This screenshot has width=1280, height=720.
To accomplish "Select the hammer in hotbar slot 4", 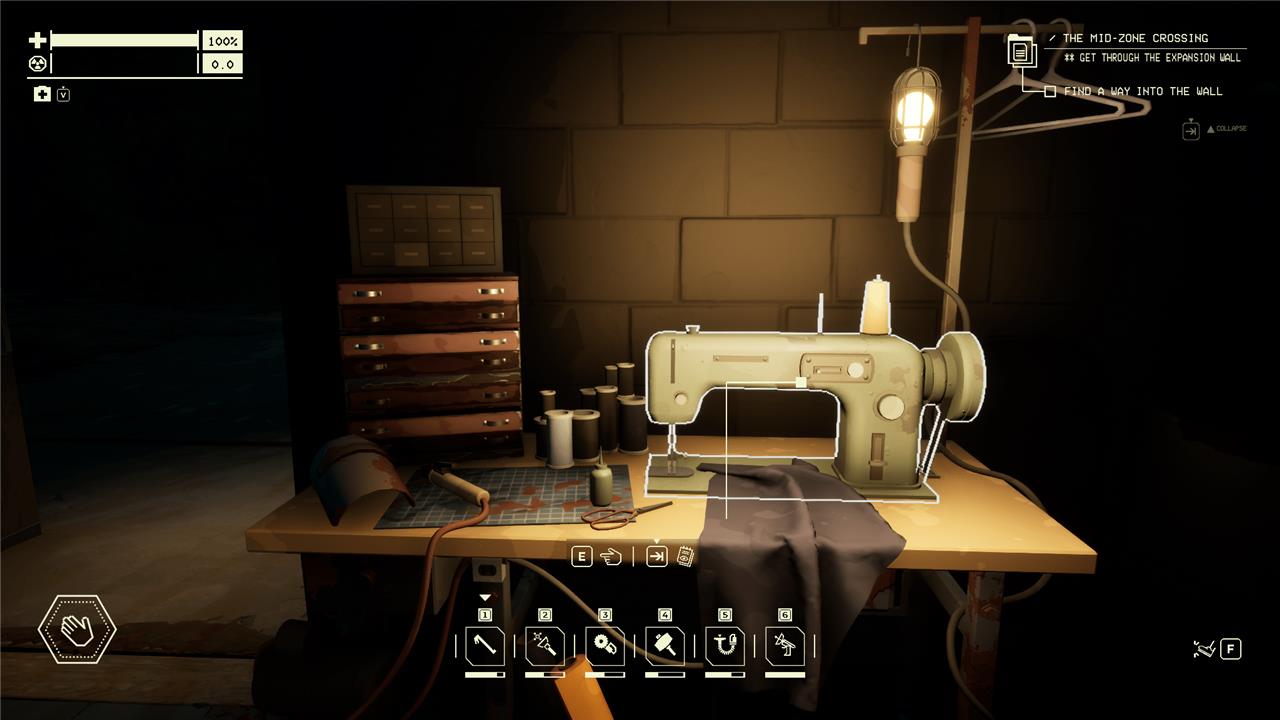I will 665,646.
